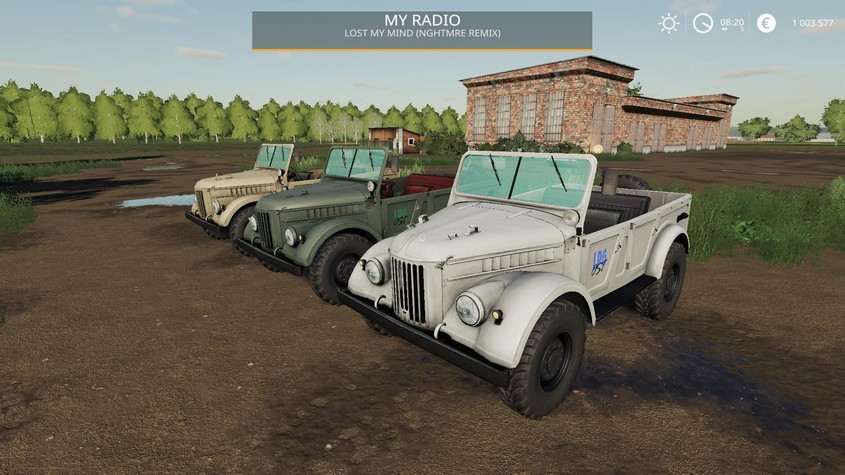Click the game clock dial icon
This screenshot has height=475, width=845.
(x=703, y=23)
